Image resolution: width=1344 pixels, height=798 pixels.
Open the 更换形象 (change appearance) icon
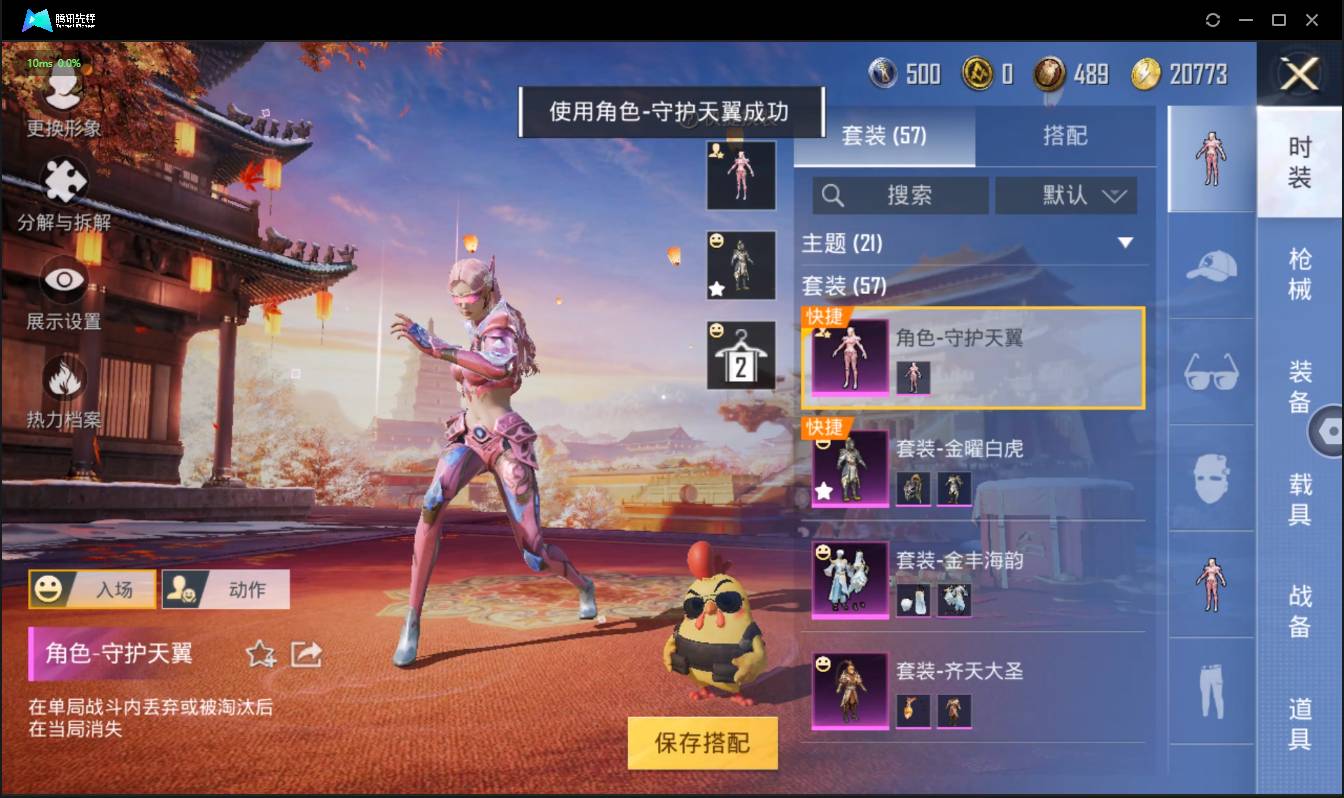tap(62, 85)
